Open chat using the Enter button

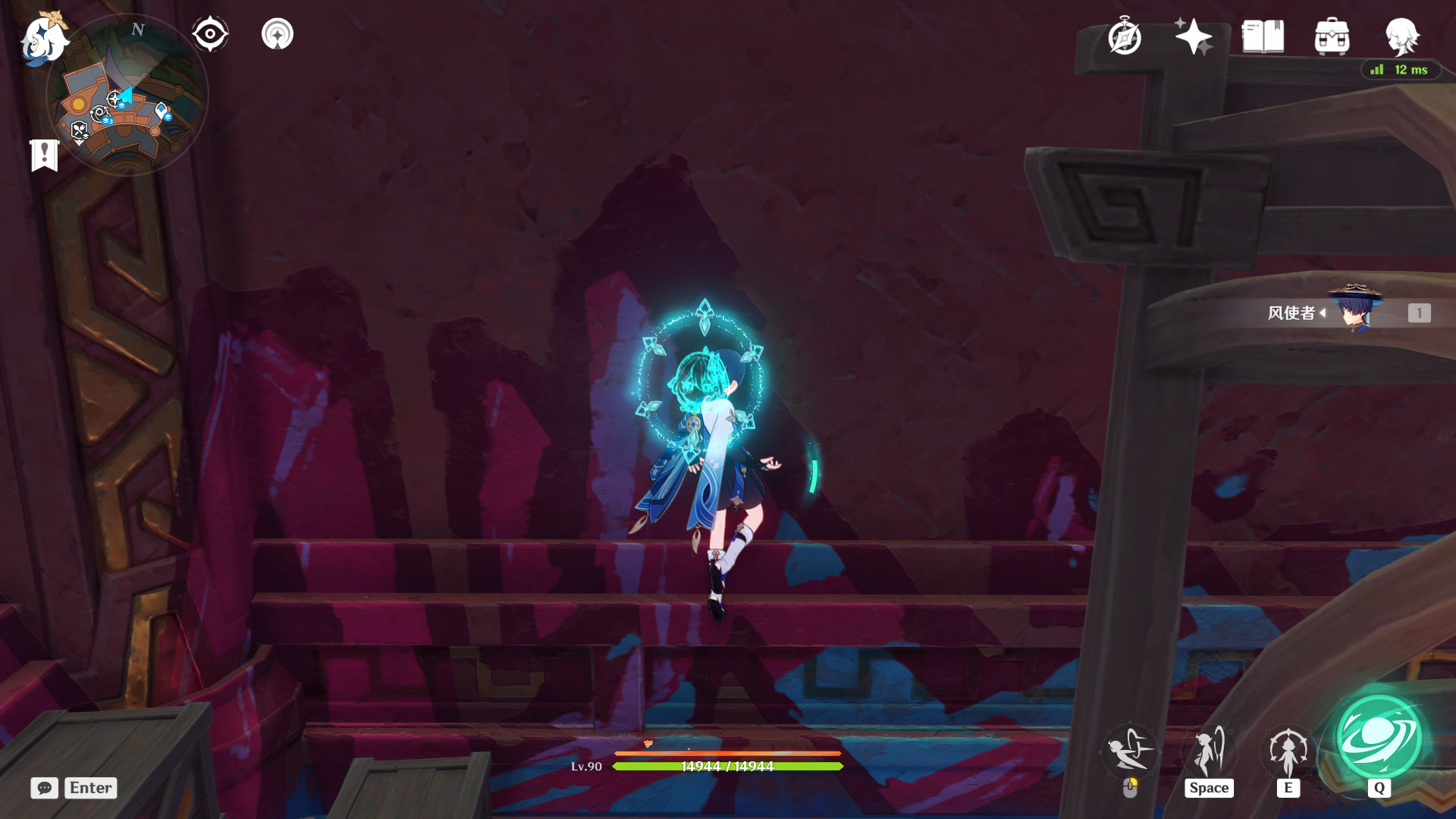pos(89,788)
